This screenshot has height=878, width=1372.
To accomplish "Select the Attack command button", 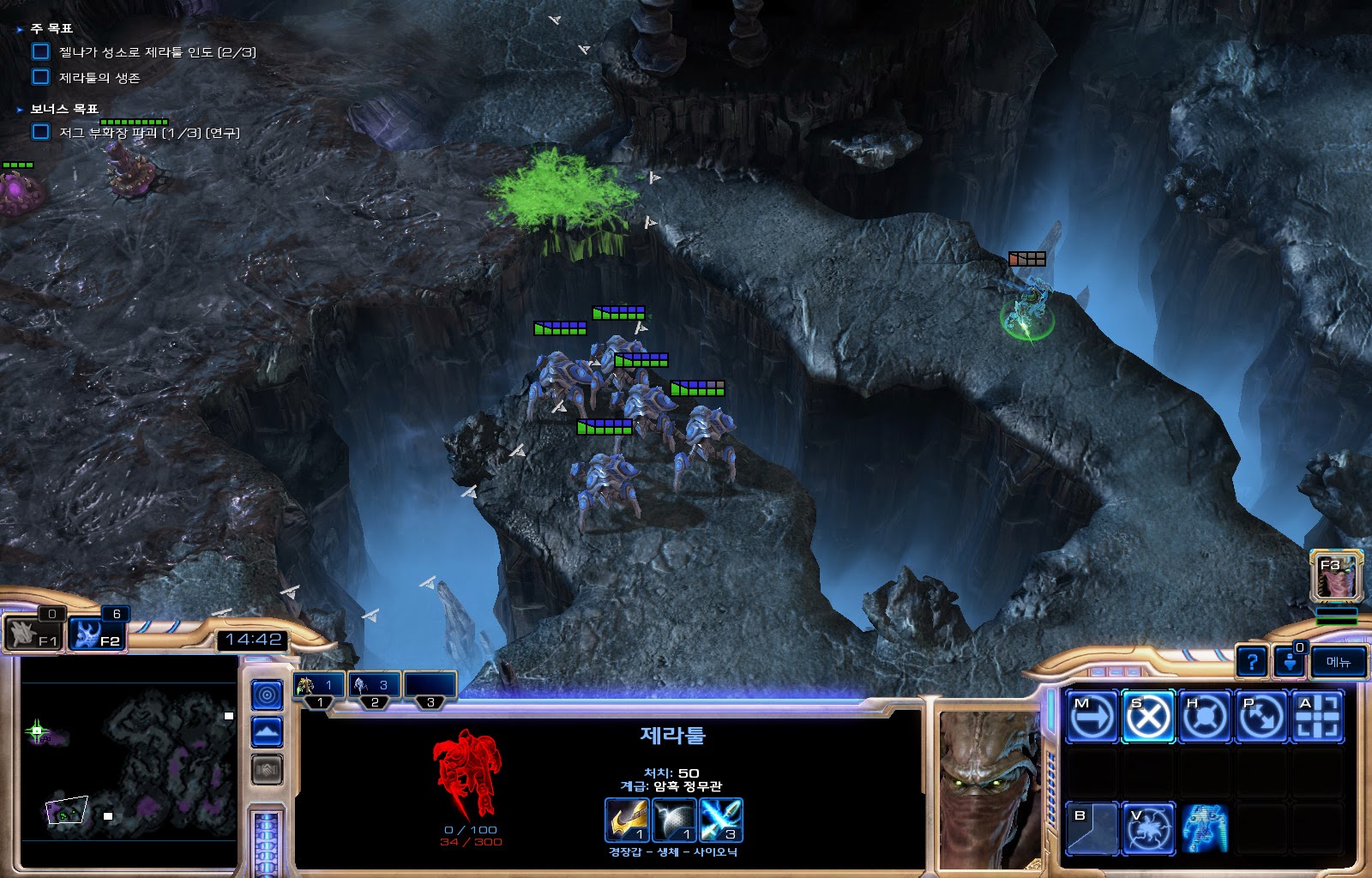I will coord(1318,716).
